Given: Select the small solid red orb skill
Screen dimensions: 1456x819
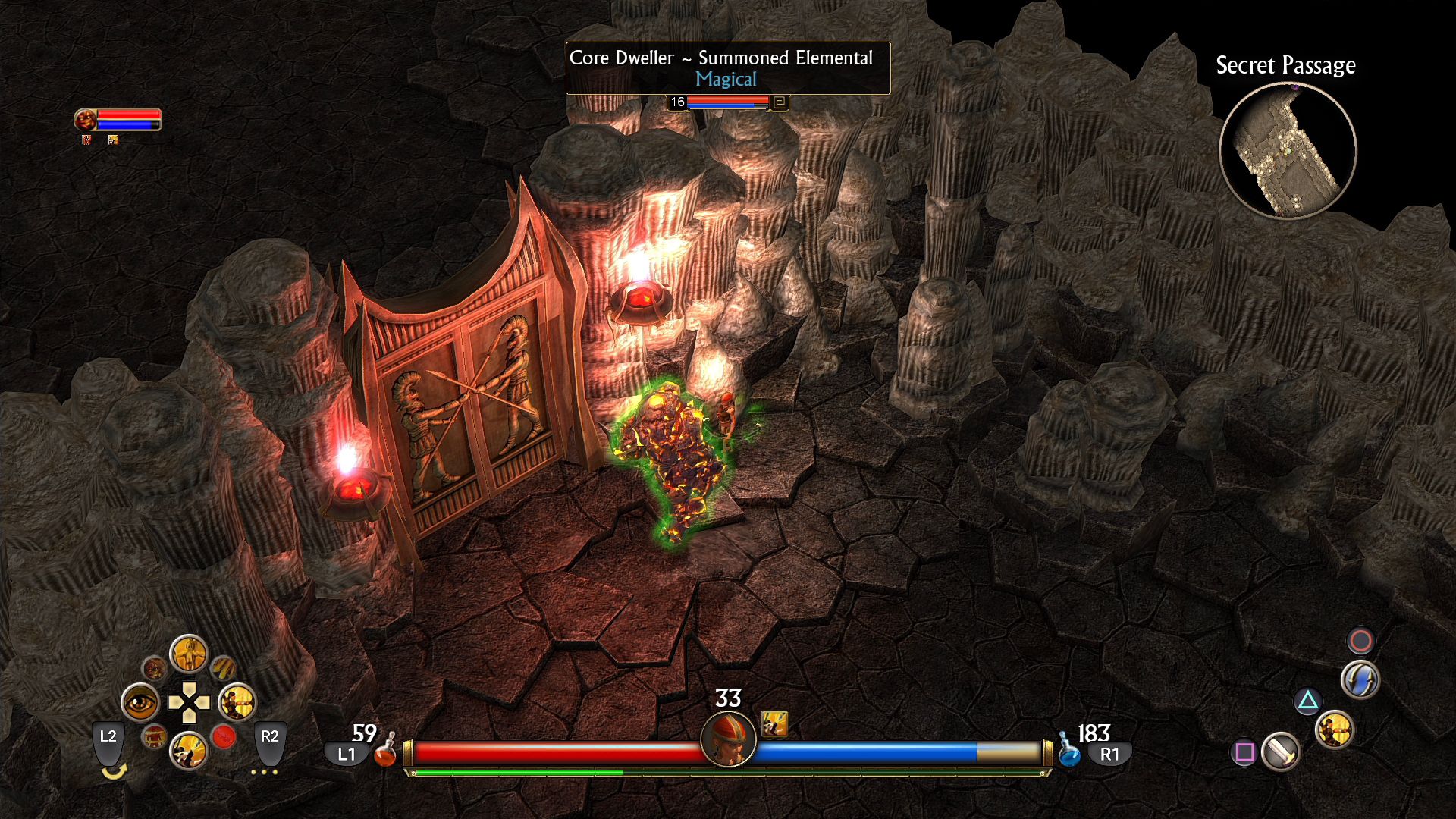Looking at the screenshot, I should point(224,736).
